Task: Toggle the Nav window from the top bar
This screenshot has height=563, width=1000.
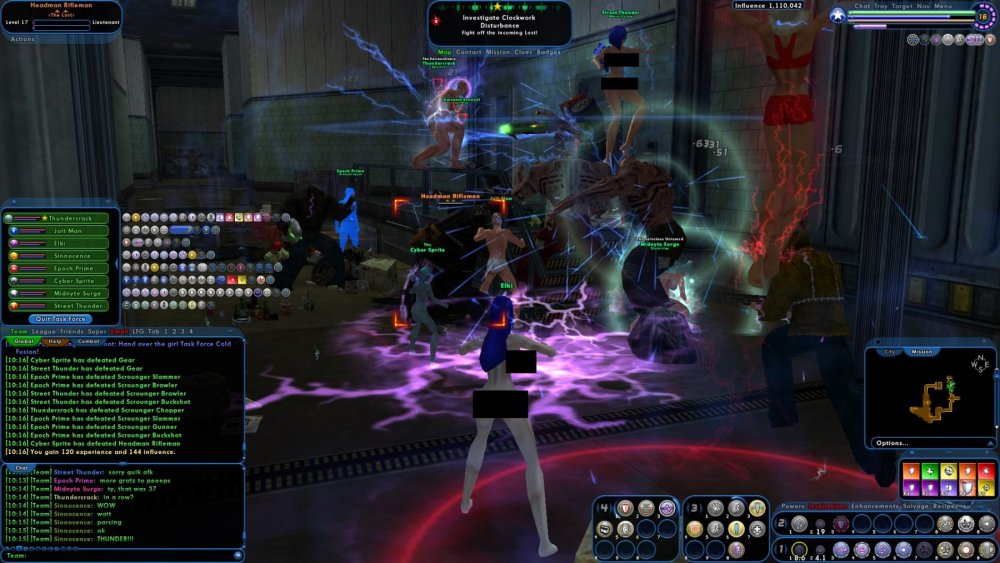Action: click(x=922, y=6)
